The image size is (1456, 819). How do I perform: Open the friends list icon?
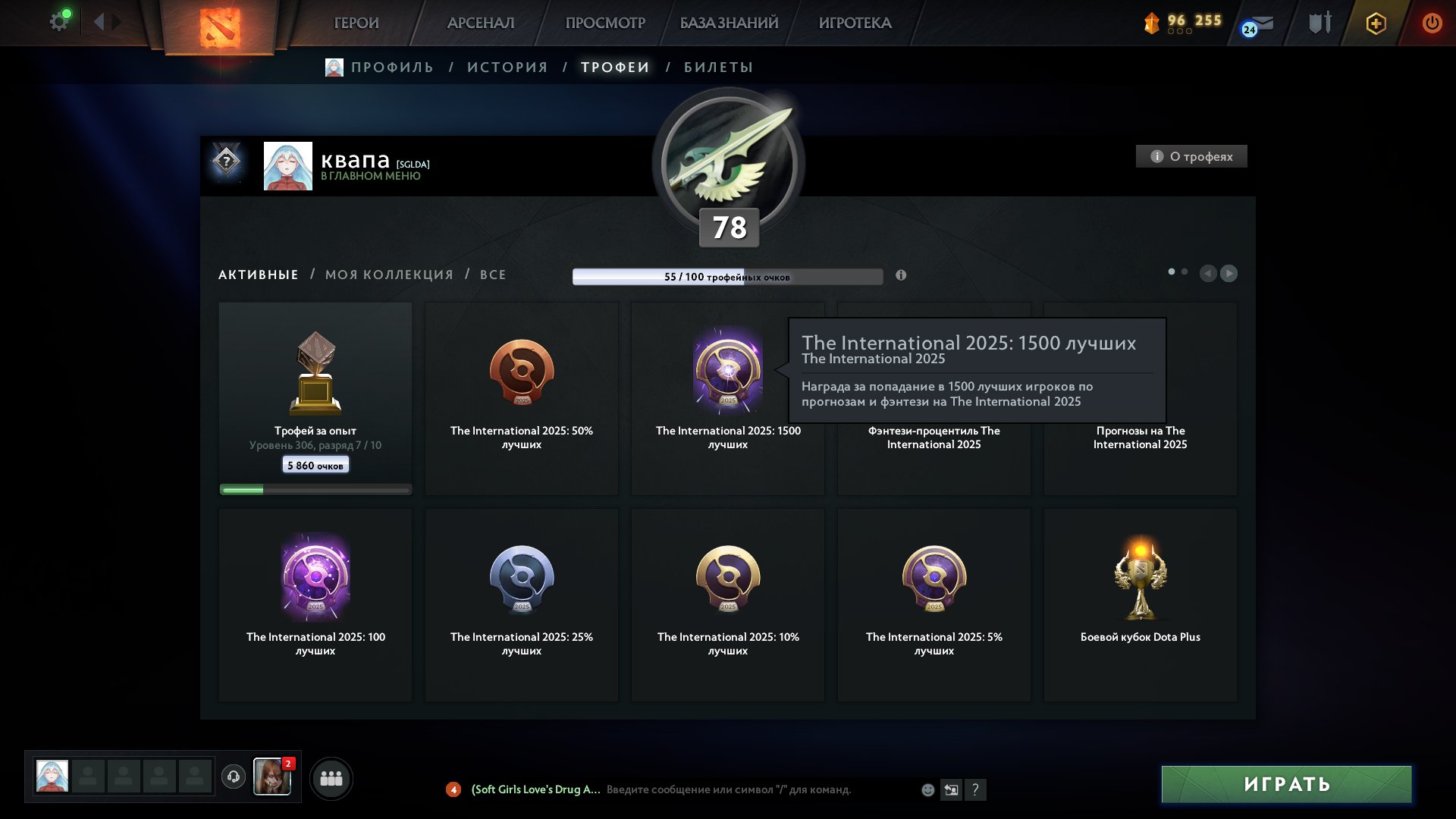point(331,777)
